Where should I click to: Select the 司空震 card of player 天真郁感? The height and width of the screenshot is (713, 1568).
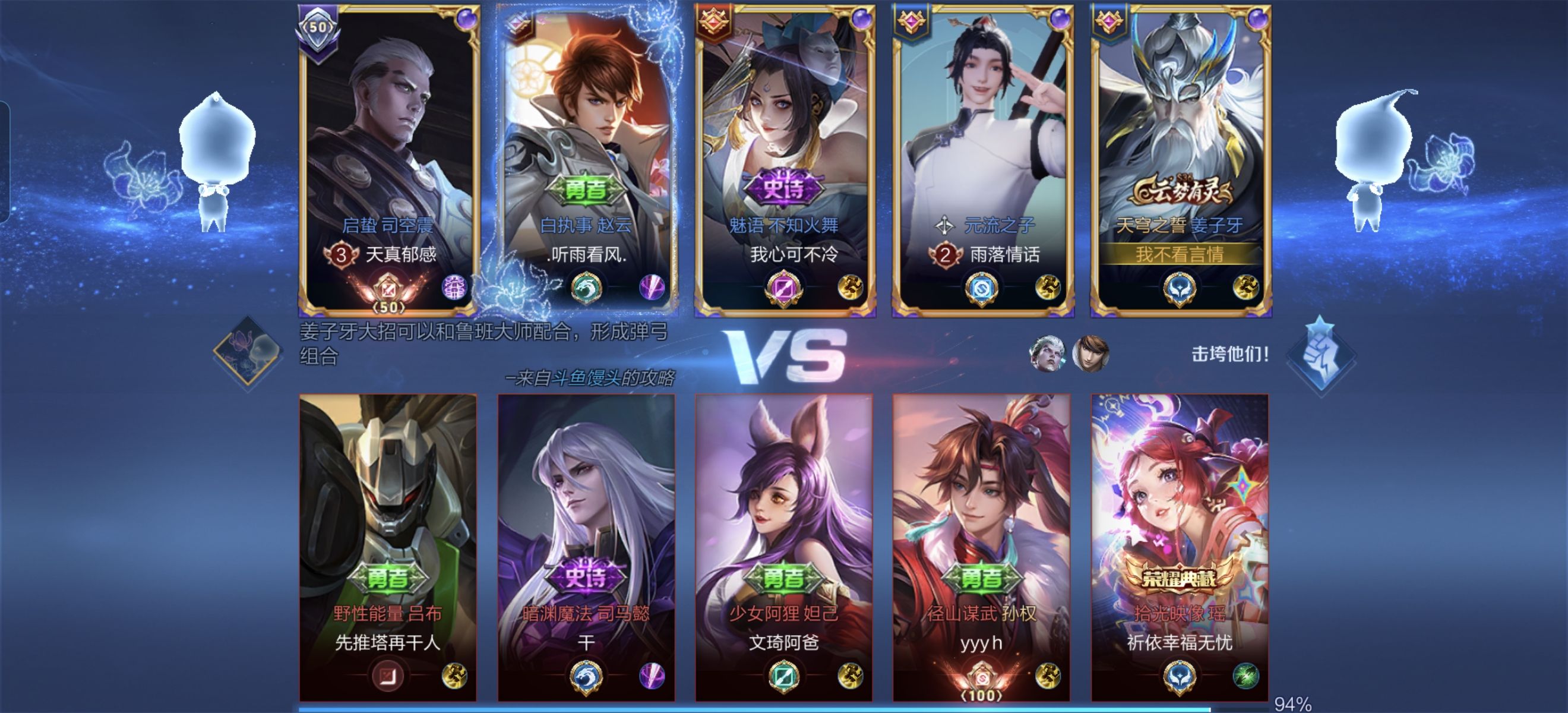tap(388, 158)
